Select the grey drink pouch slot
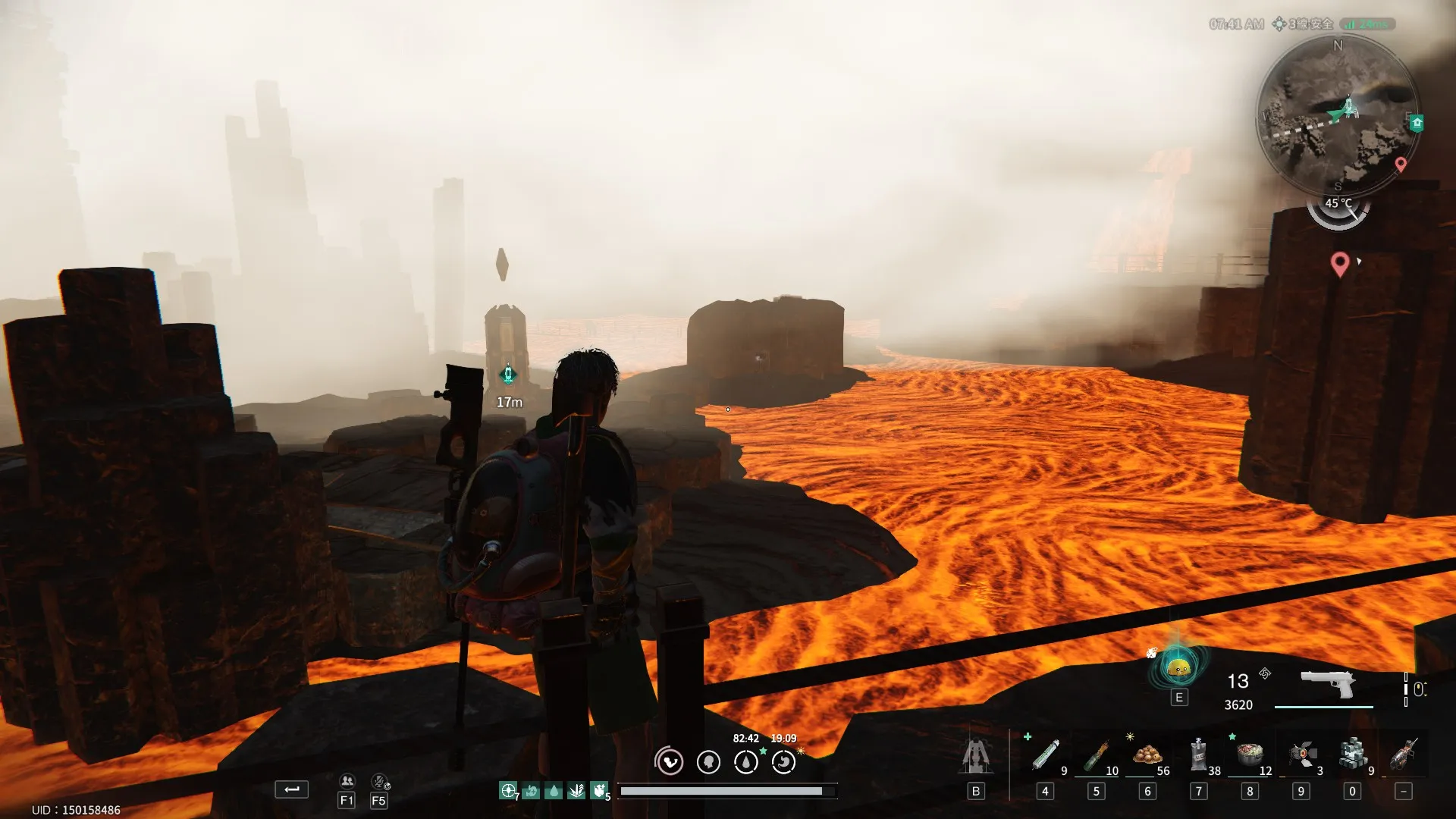Screen dimensions: 1456x819 [1198, 755]
